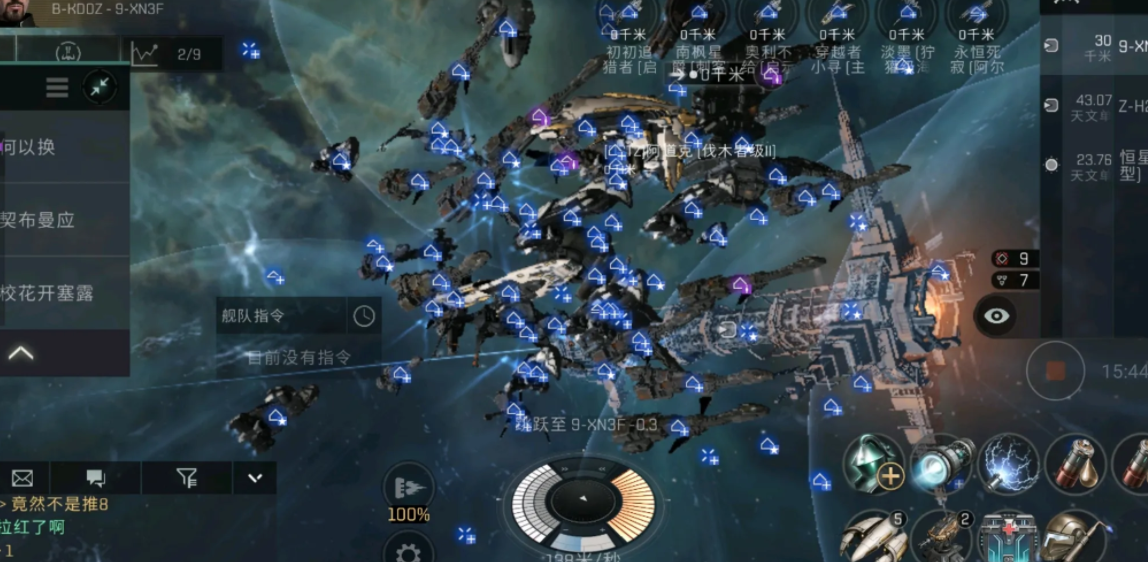Collapse chat with the down arrow
This screenshot has height=562, width=1148.
click(254, 478)
